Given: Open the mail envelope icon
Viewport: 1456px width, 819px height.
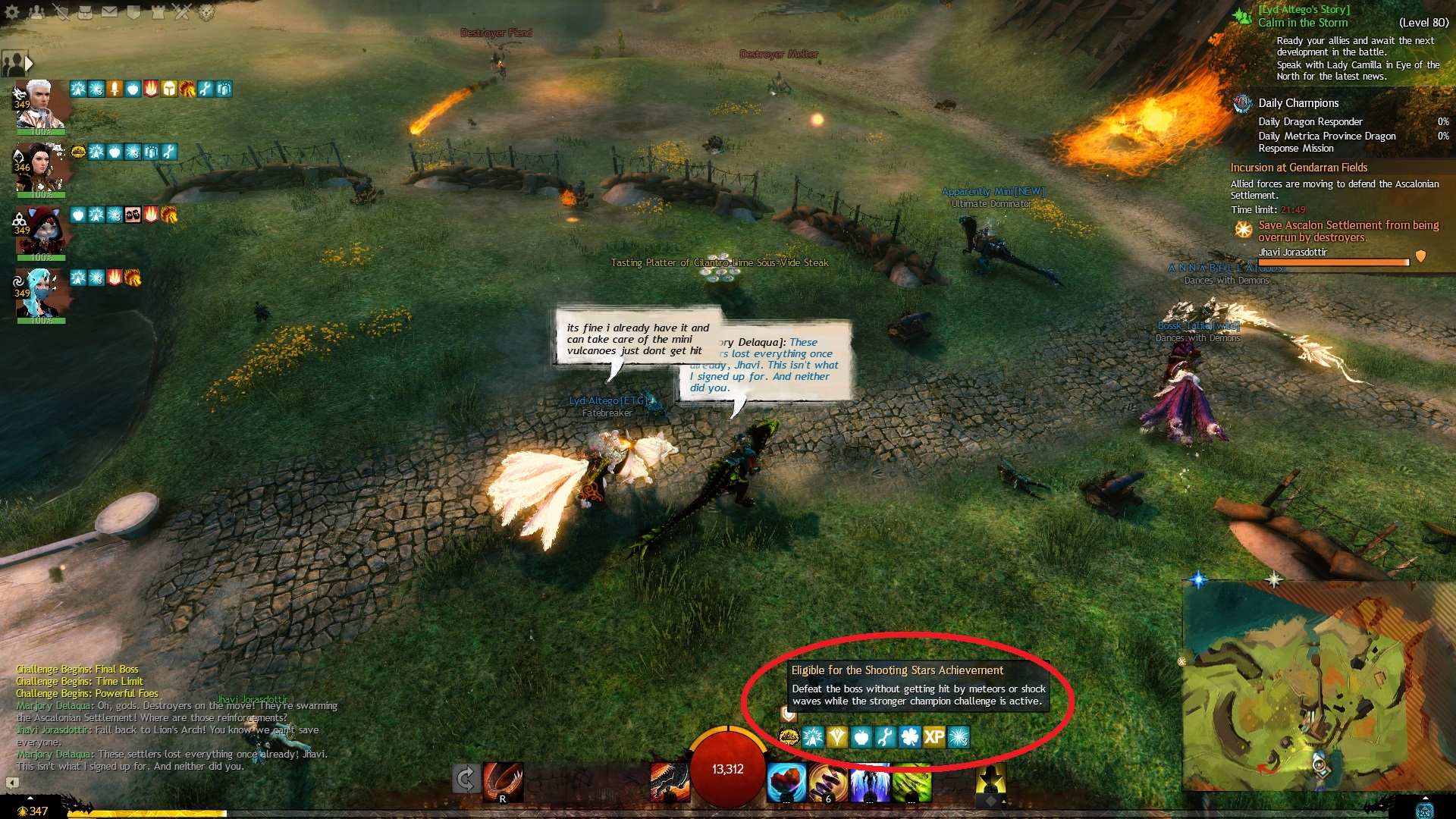Looking at the screenshot, I should (110, 11).
